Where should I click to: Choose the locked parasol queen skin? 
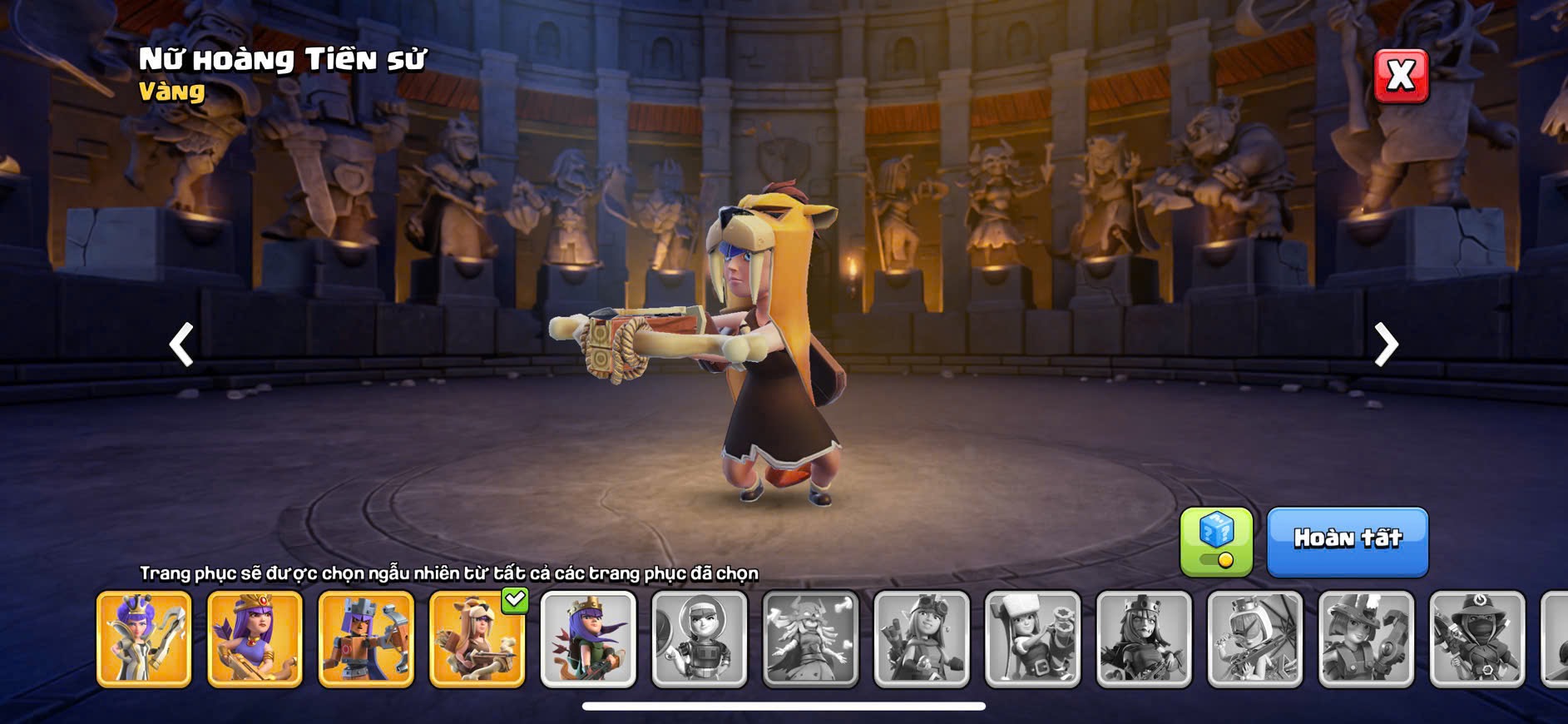click(x=1255, y=639)
